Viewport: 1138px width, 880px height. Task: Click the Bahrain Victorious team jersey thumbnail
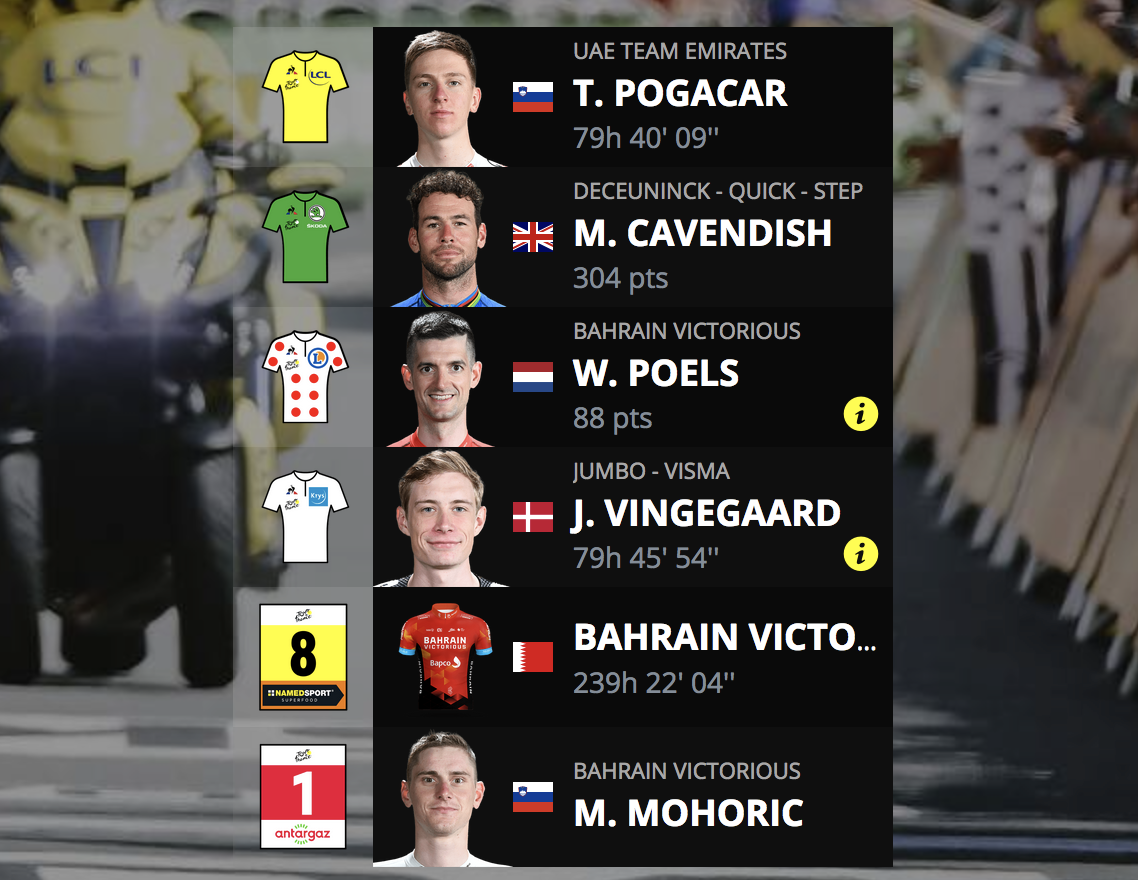[445, 657]
